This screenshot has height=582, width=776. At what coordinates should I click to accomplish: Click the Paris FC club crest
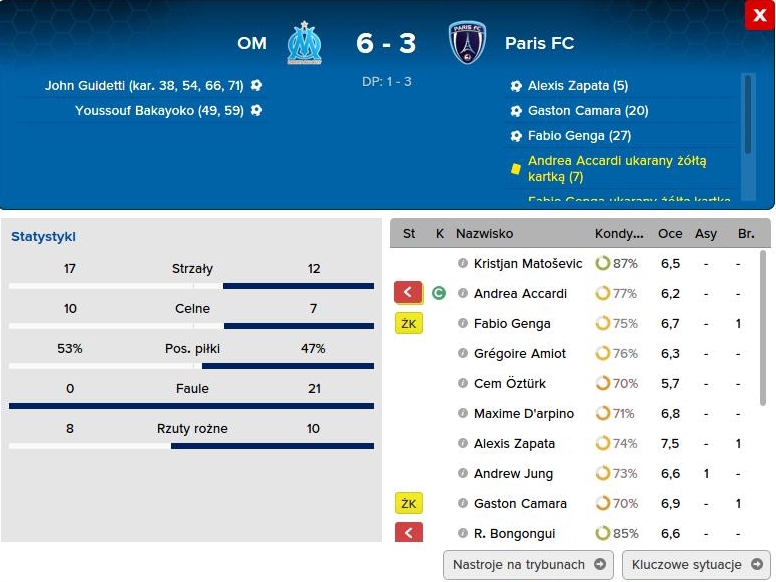point(467,44)
